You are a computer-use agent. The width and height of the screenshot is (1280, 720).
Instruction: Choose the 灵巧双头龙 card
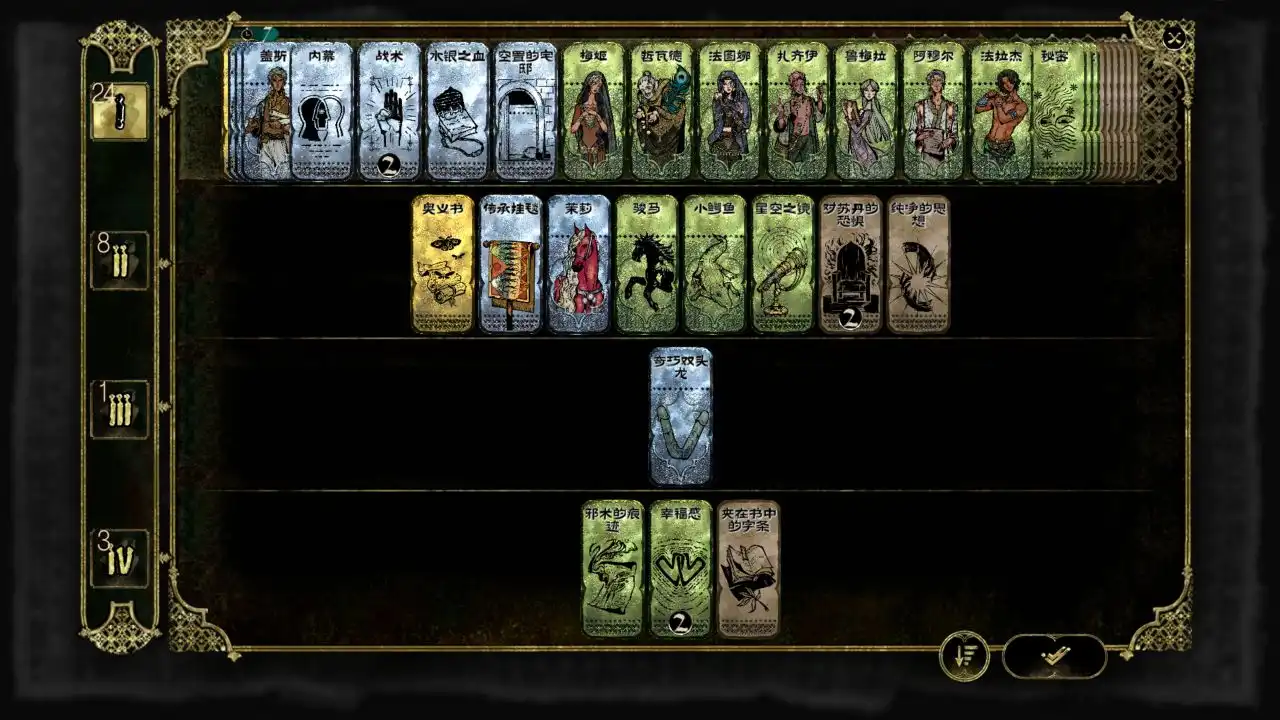(x=681, y=415)
